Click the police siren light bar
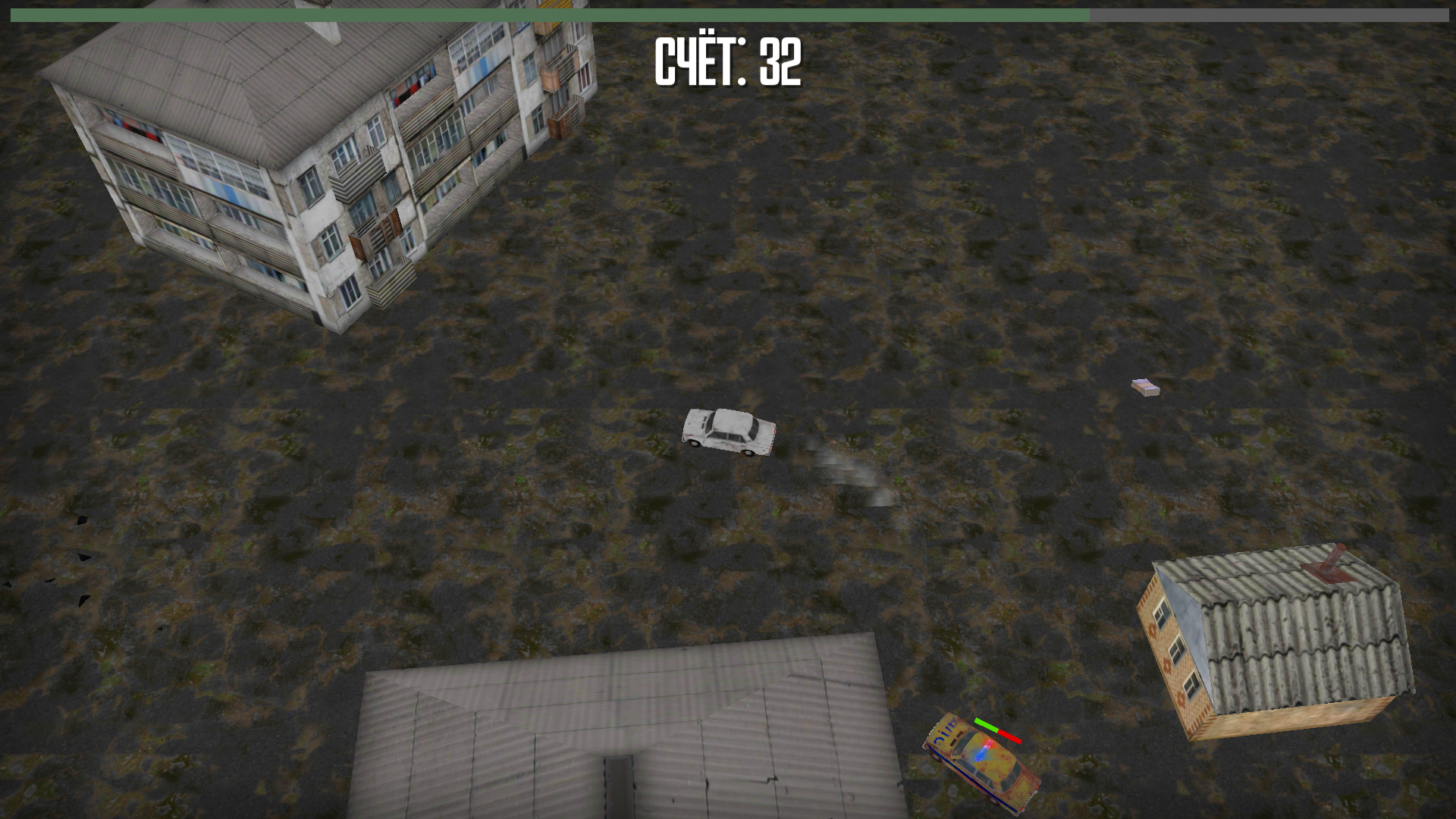 [982, 751]
